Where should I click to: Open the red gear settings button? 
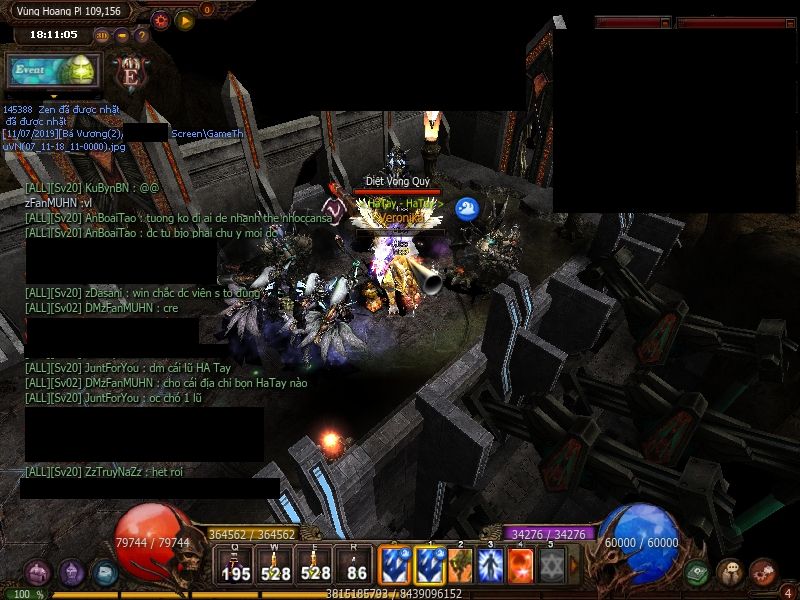tap(160, 19)
